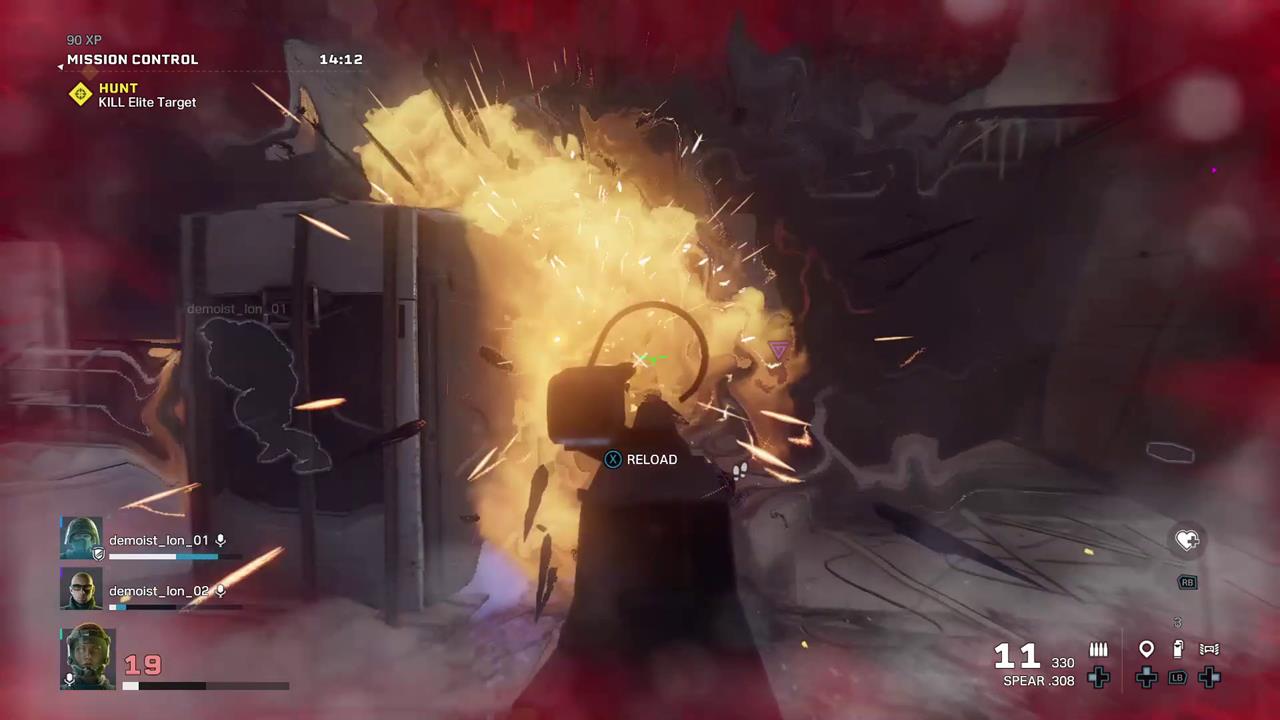The width and height of the screenshot is (1280, 720).
Task: Select the Hunt objective tracker icon
Action: pyautogui.click(x=80, y=94)
